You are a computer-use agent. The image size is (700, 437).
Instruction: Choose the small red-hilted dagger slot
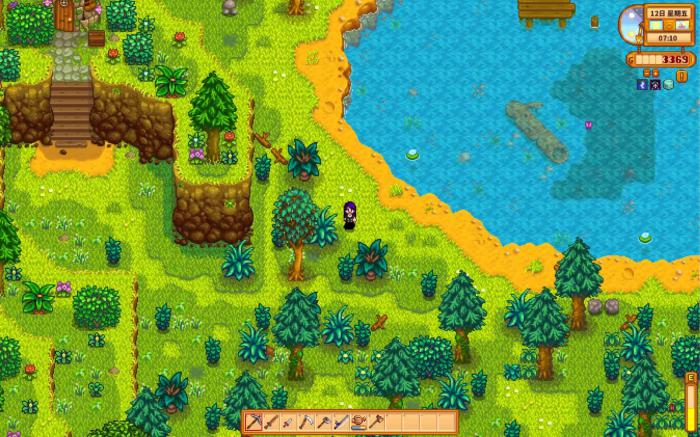click(288, 422)
